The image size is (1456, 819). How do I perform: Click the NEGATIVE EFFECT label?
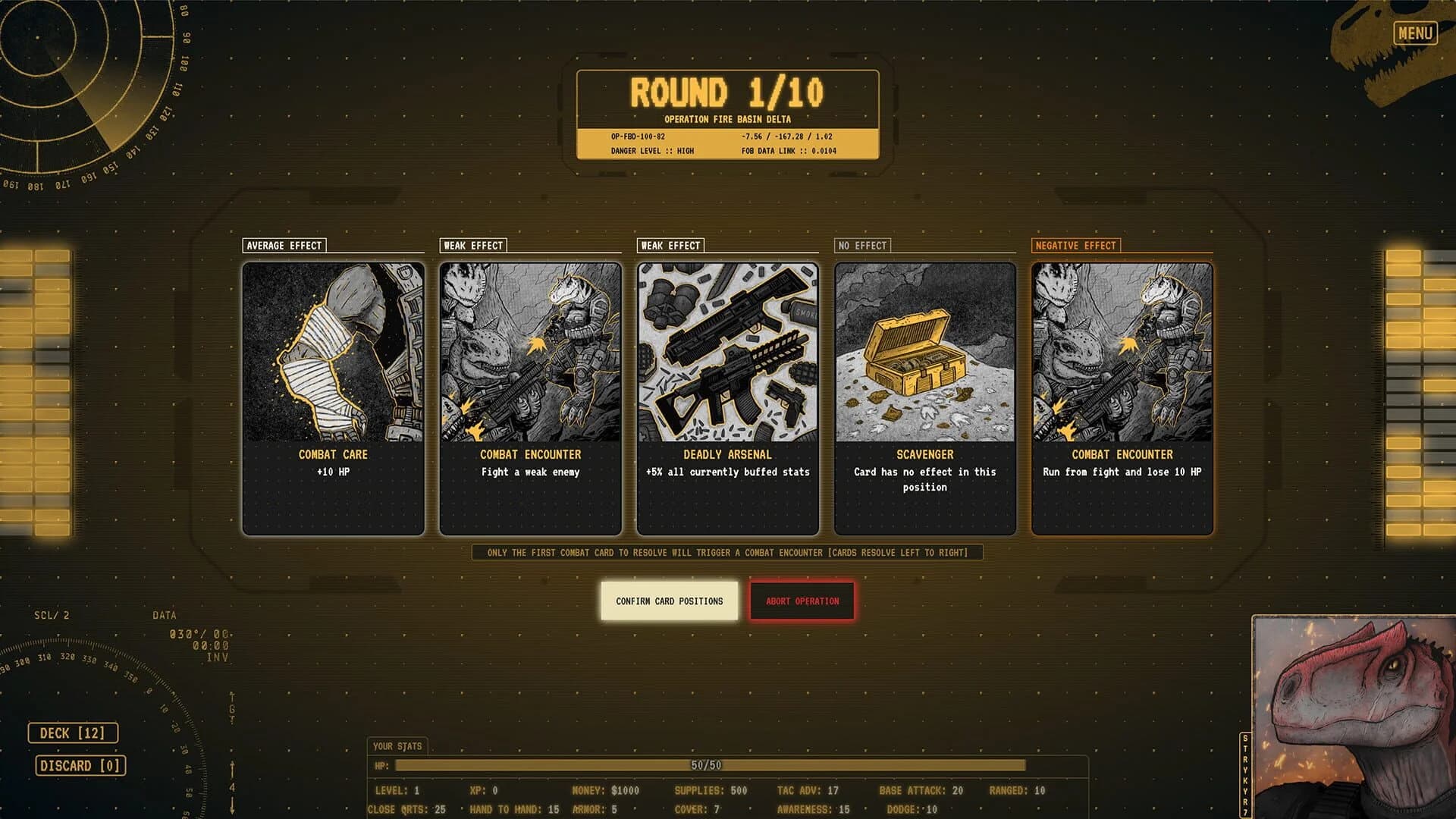click(1076, 245)
